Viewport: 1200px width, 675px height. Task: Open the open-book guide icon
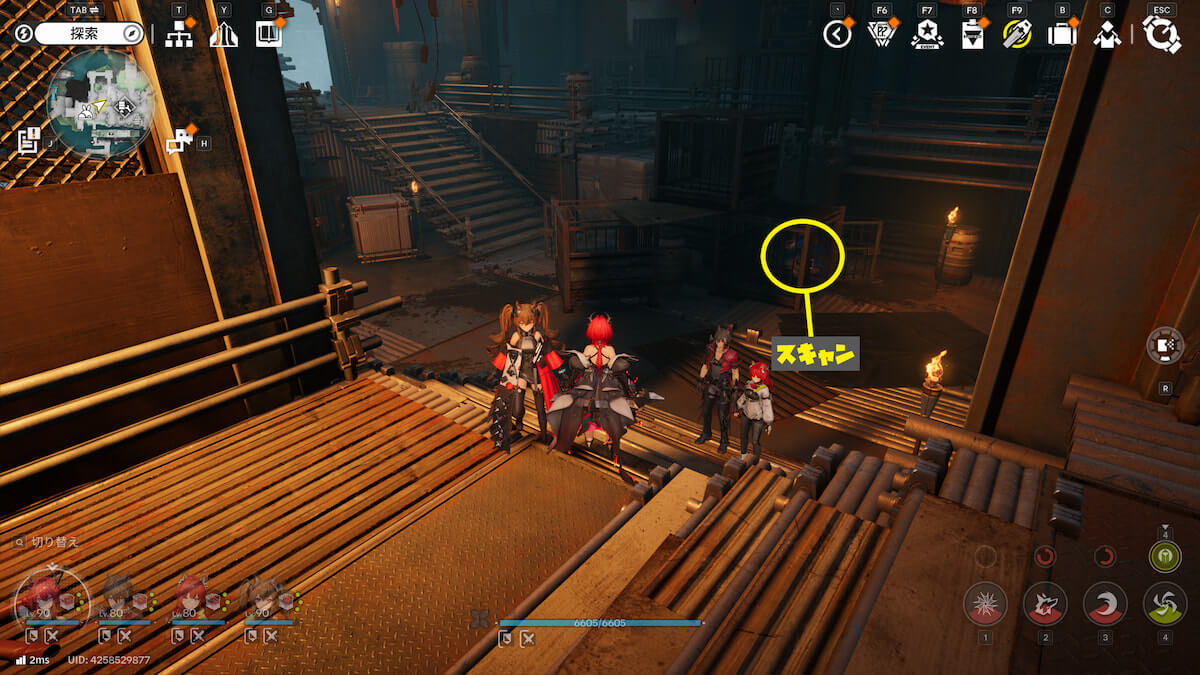click(x=268, y=34)
